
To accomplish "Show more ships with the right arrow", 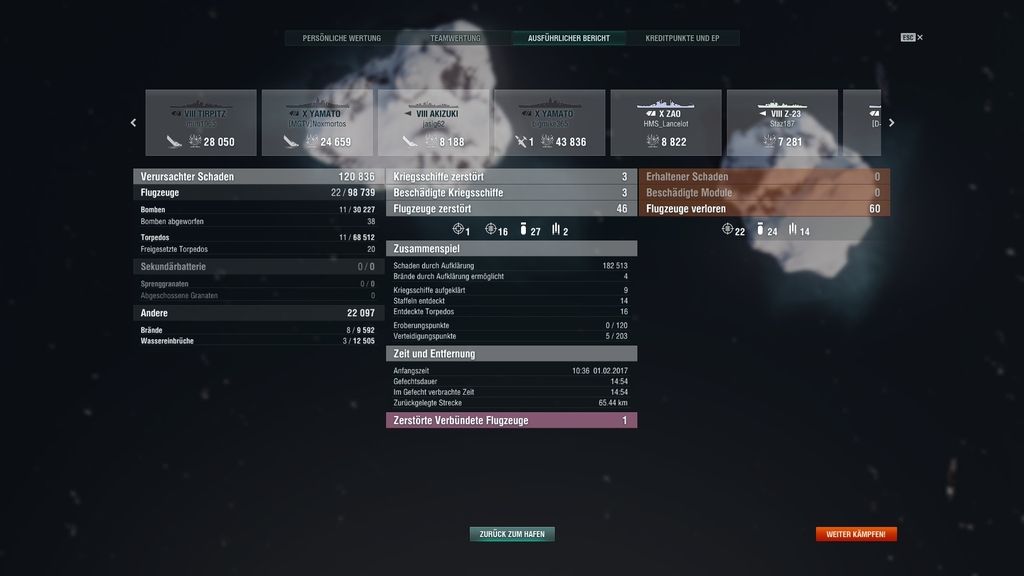I will (x=891, y=123).
